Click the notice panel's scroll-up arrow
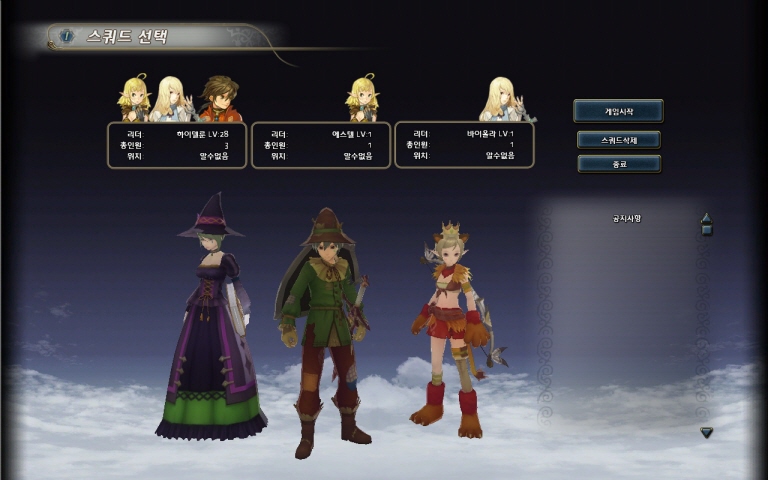 coord(706,220)
